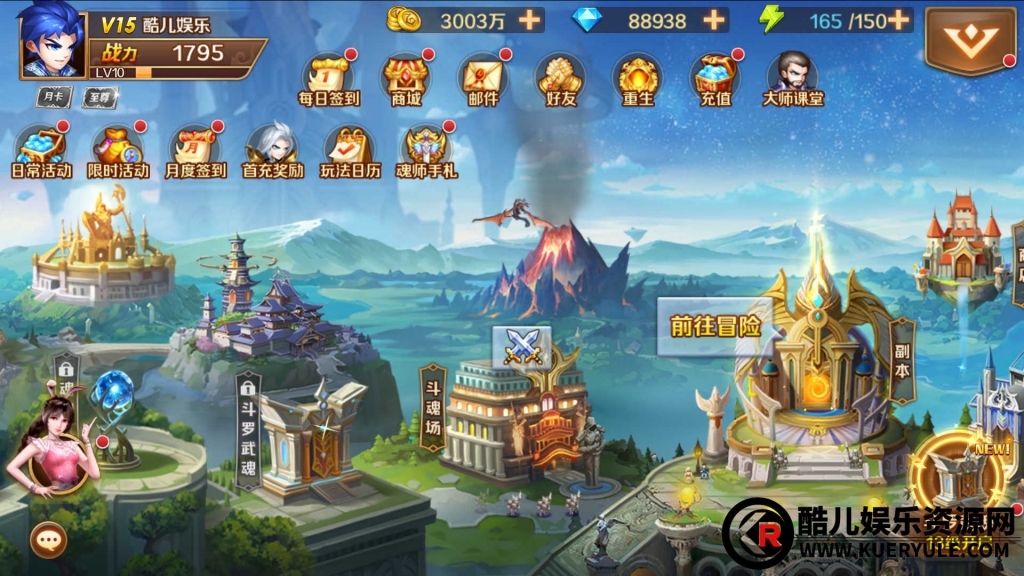Open 限时活动 limited-time events
The height and width of the screenshot is (576, 1024).
[x=117, y=148]
